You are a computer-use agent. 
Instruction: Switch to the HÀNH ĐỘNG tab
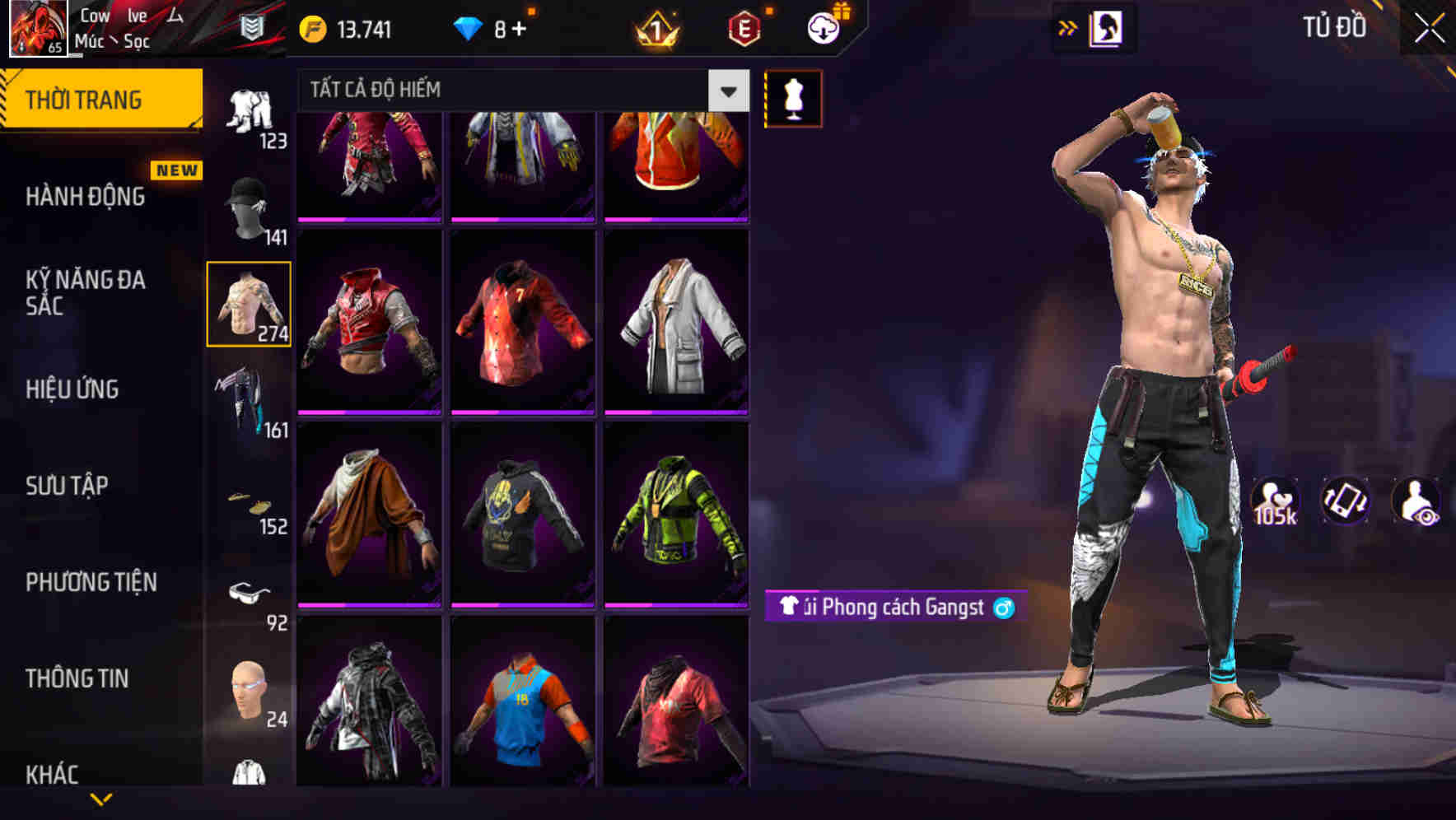[84, 196]
